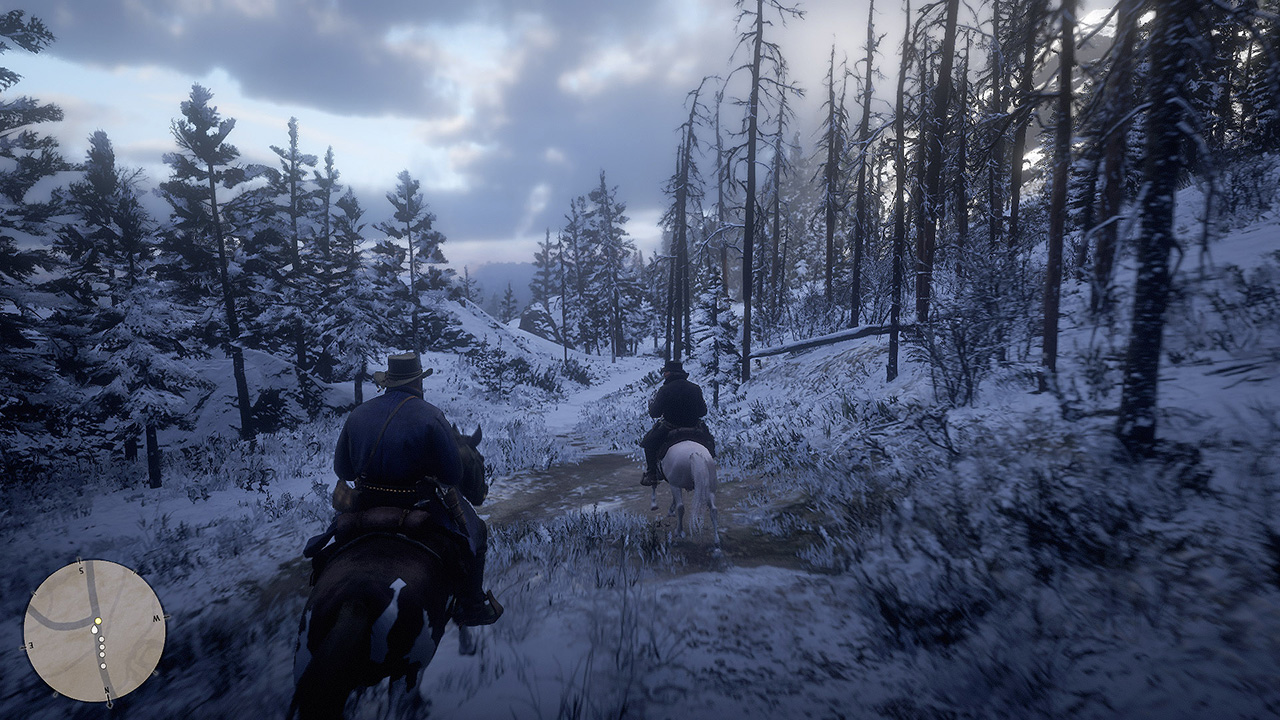The width and height of the screenshot is (1280, 720).
Task: Click the S compass letter on the minimap
Action: pyautogui.click(x=81, y=571)
